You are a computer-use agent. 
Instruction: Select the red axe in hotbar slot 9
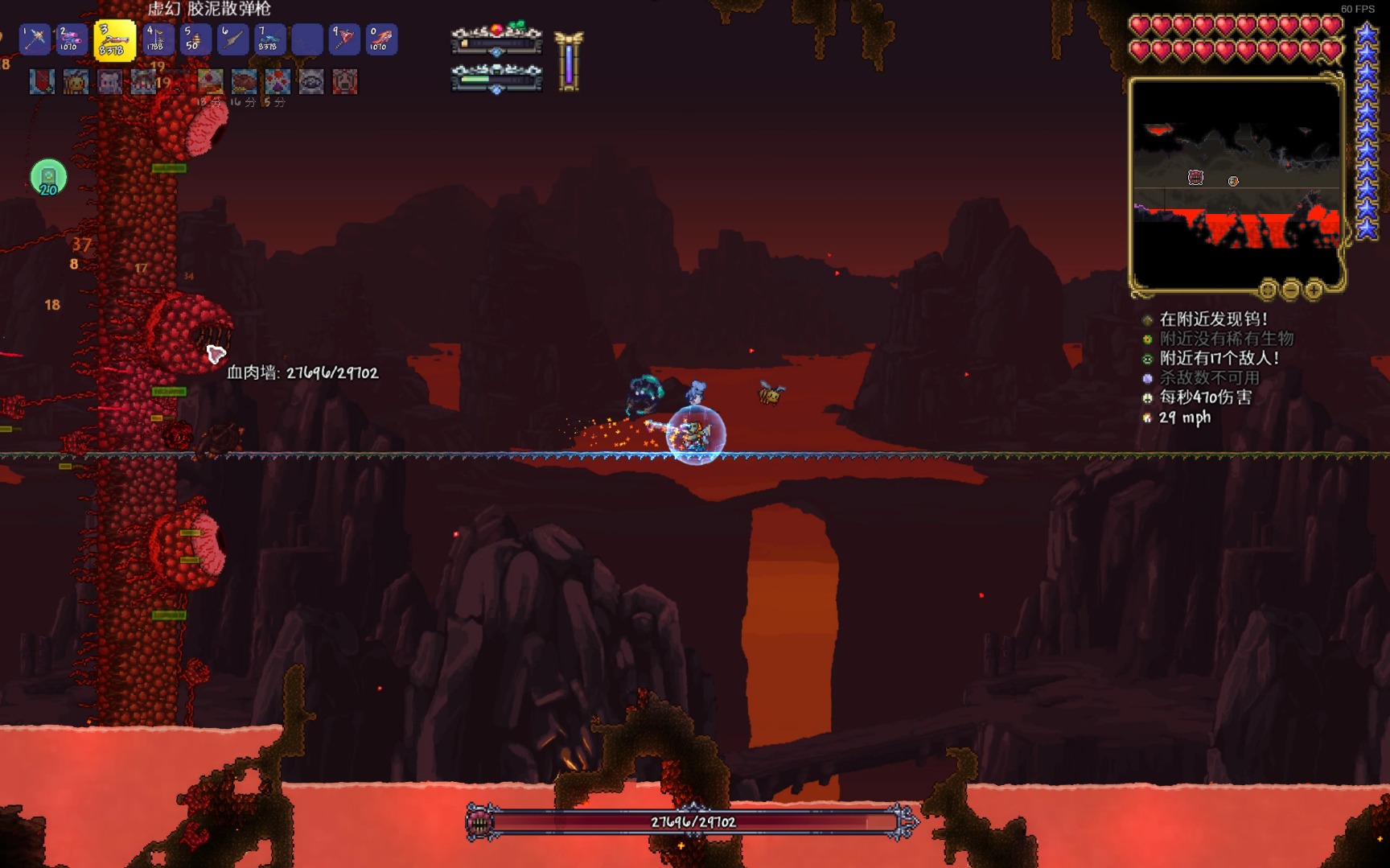[x=344, y=39]
